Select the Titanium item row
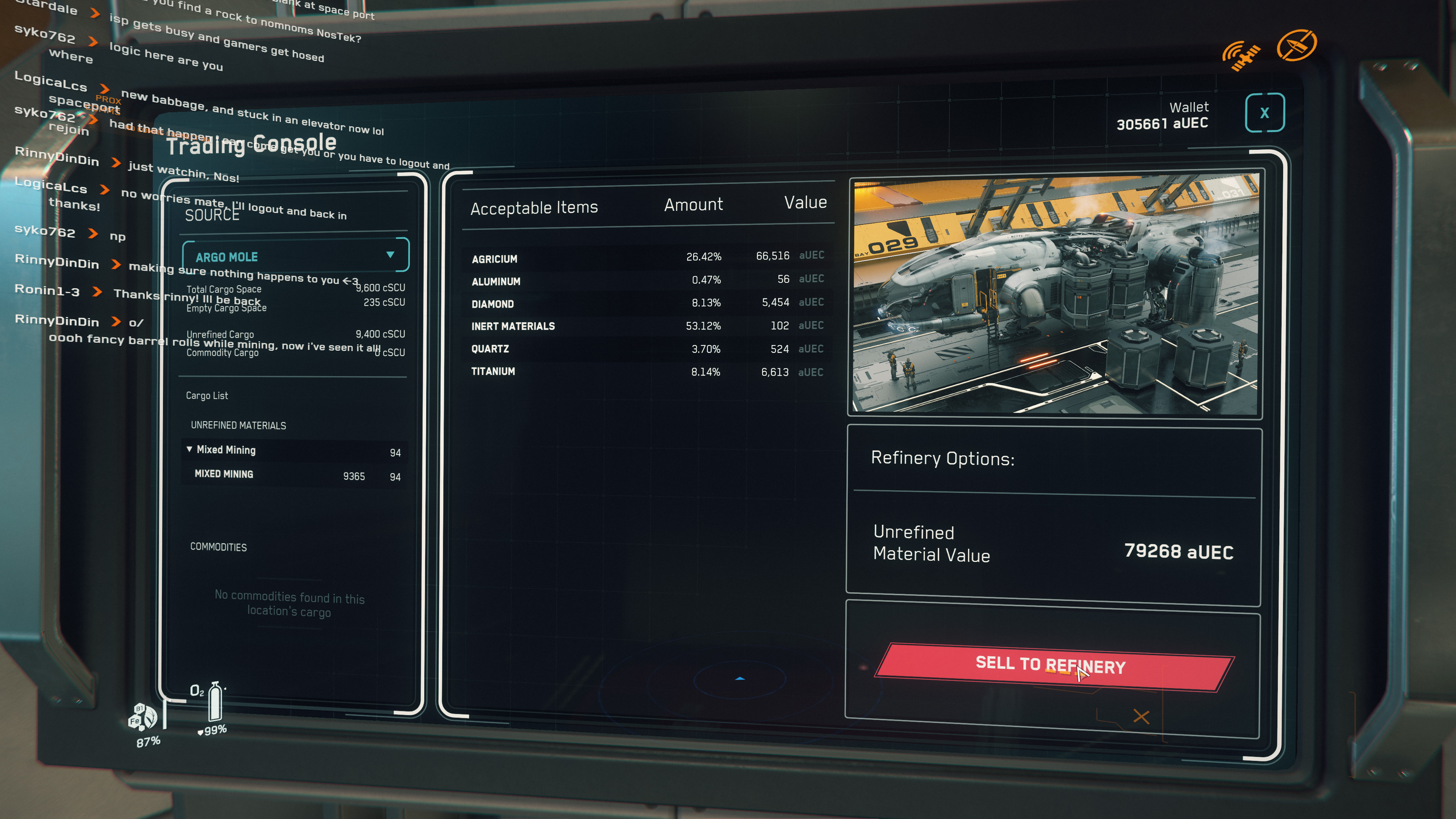1456x819 pixels. 646,372
